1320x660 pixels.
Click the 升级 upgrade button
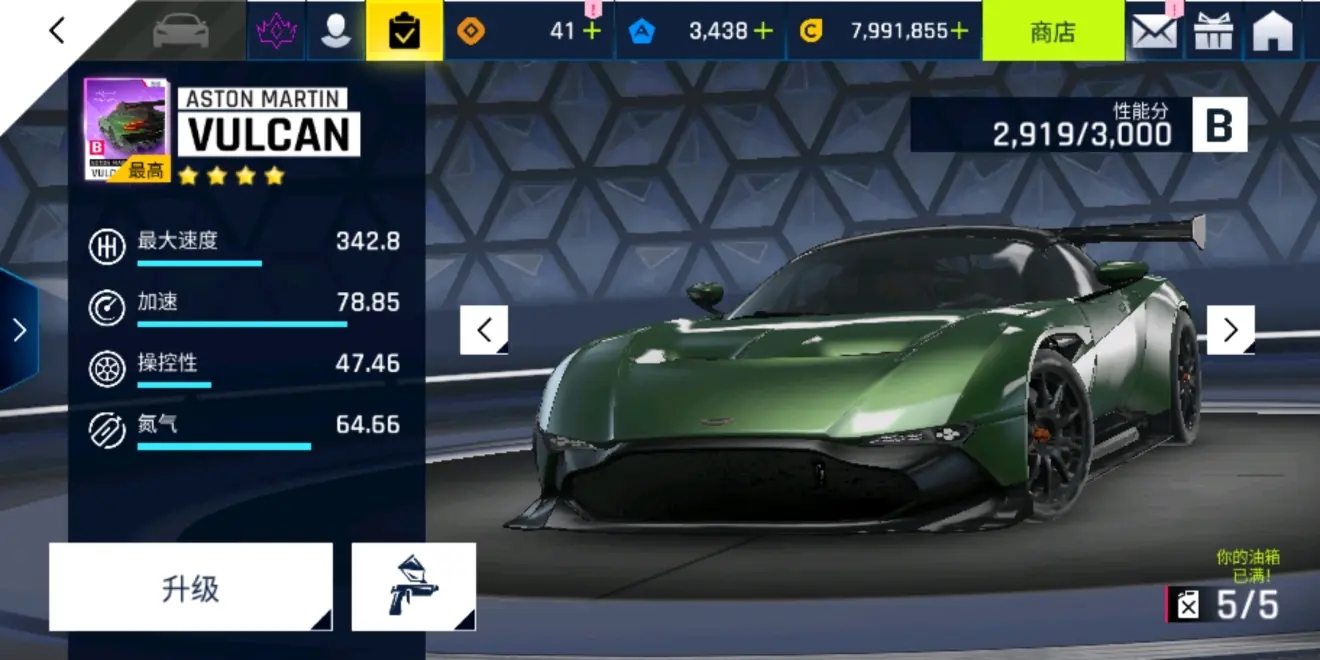[x=190, y=587]
